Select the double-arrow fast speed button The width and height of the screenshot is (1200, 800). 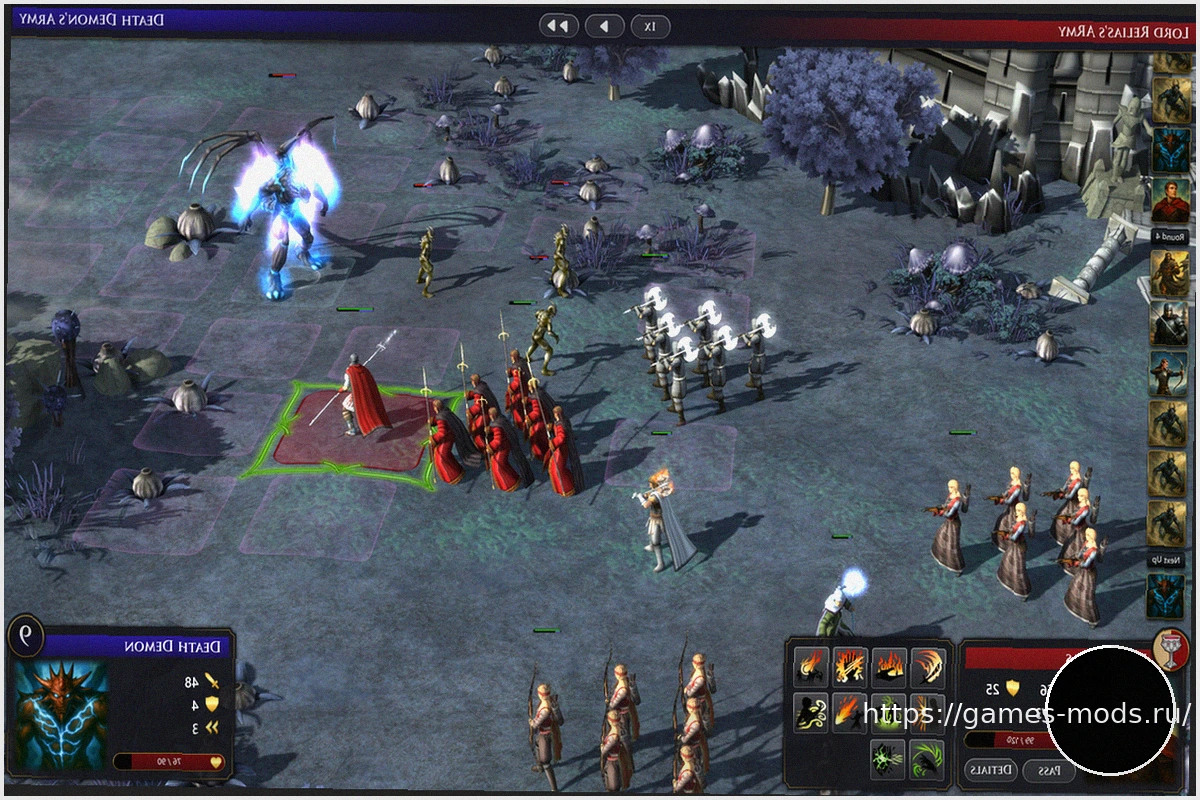(x=559, y=26)
